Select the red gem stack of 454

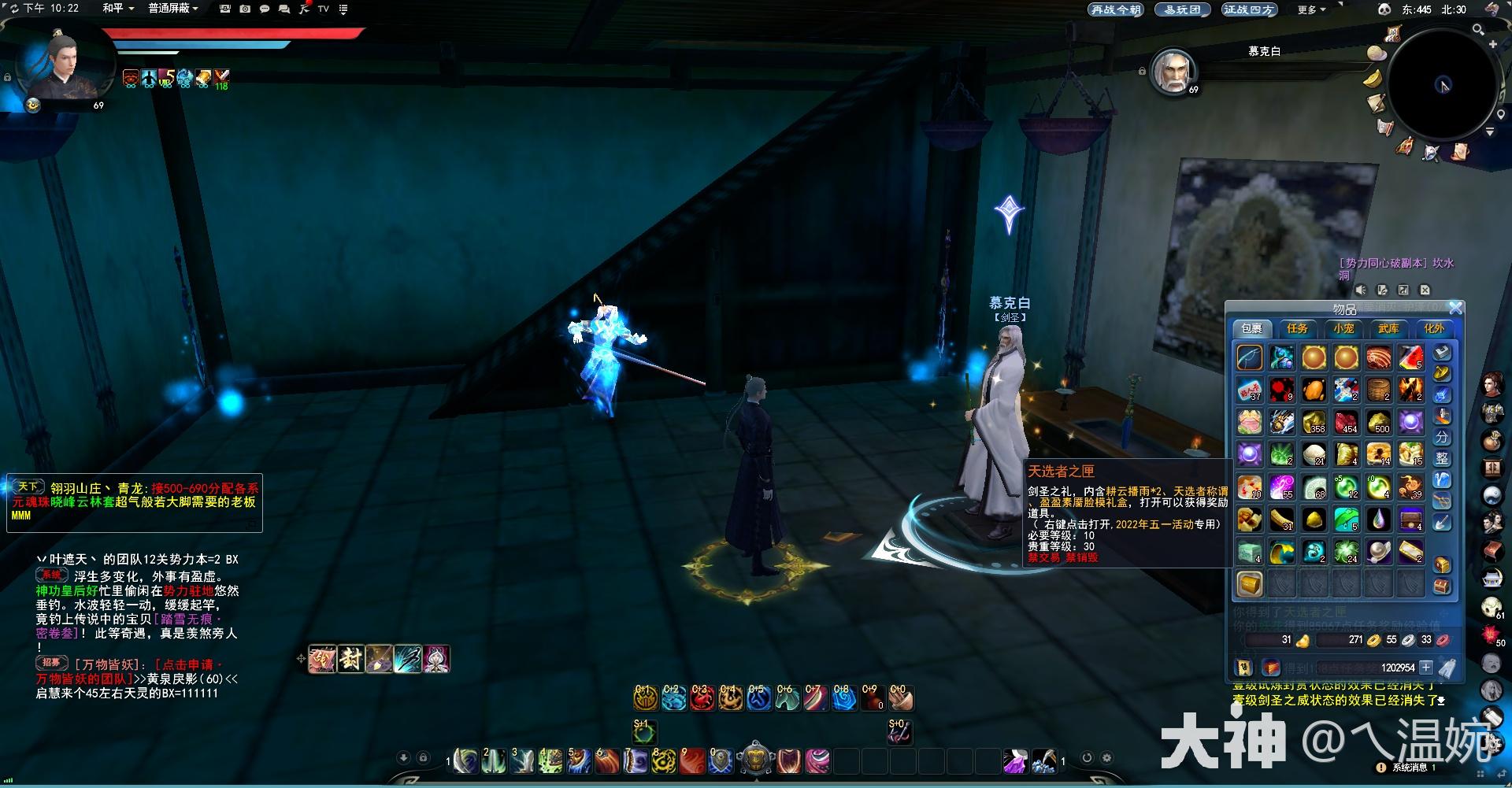[1346, 423]
